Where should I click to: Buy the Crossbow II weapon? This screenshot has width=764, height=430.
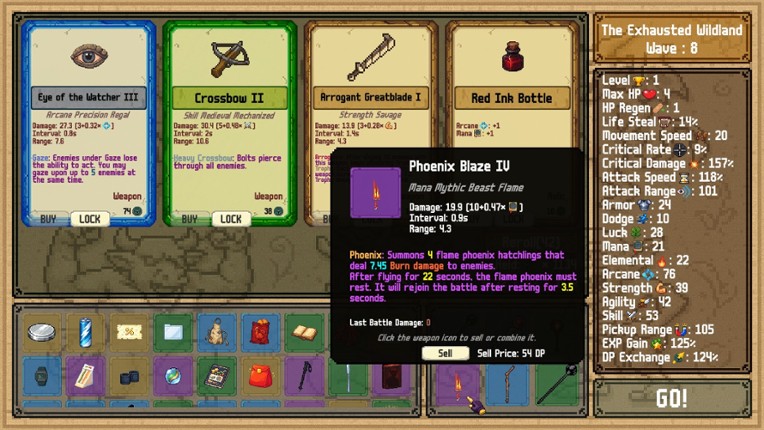[x=189, y=219]
